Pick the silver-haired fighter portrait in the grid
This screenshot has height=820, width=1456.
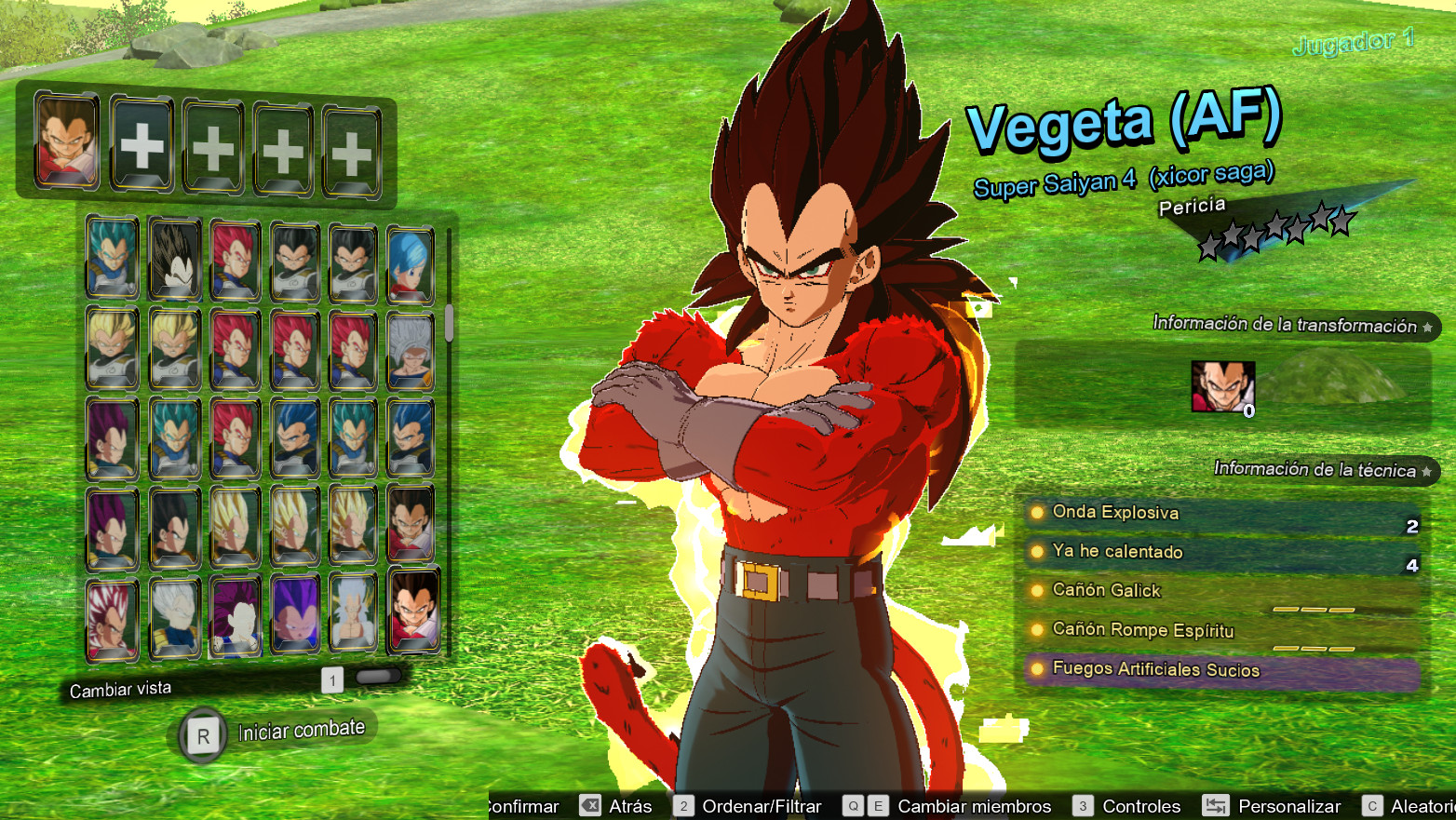410,351
